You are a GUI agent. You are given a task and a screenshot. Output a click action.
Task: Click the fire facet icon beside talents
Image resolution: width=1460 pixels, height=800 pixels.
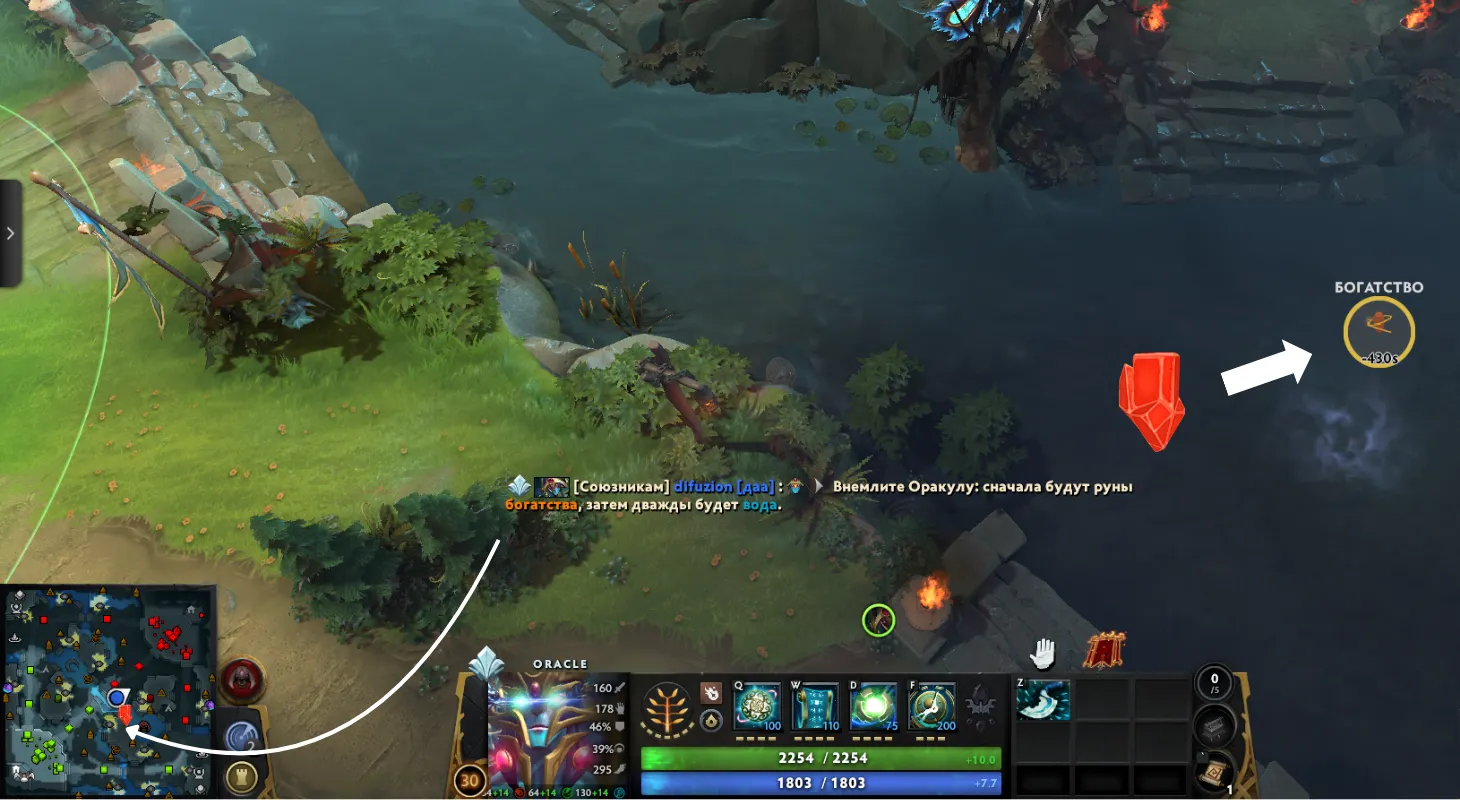point(711,692)
